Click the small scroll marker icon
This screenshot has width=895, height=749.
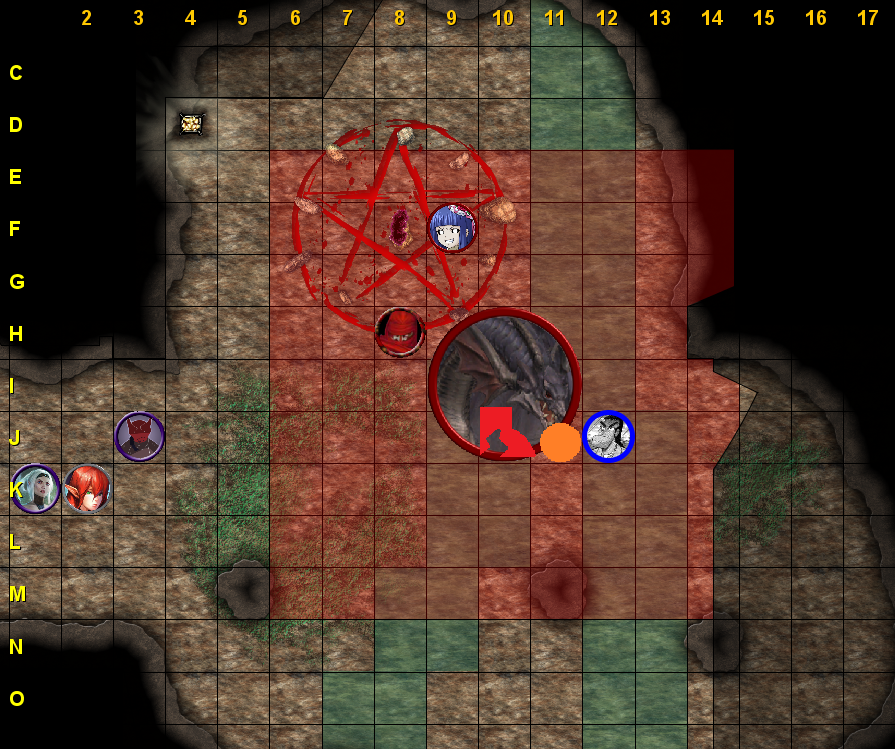point(190,123)
